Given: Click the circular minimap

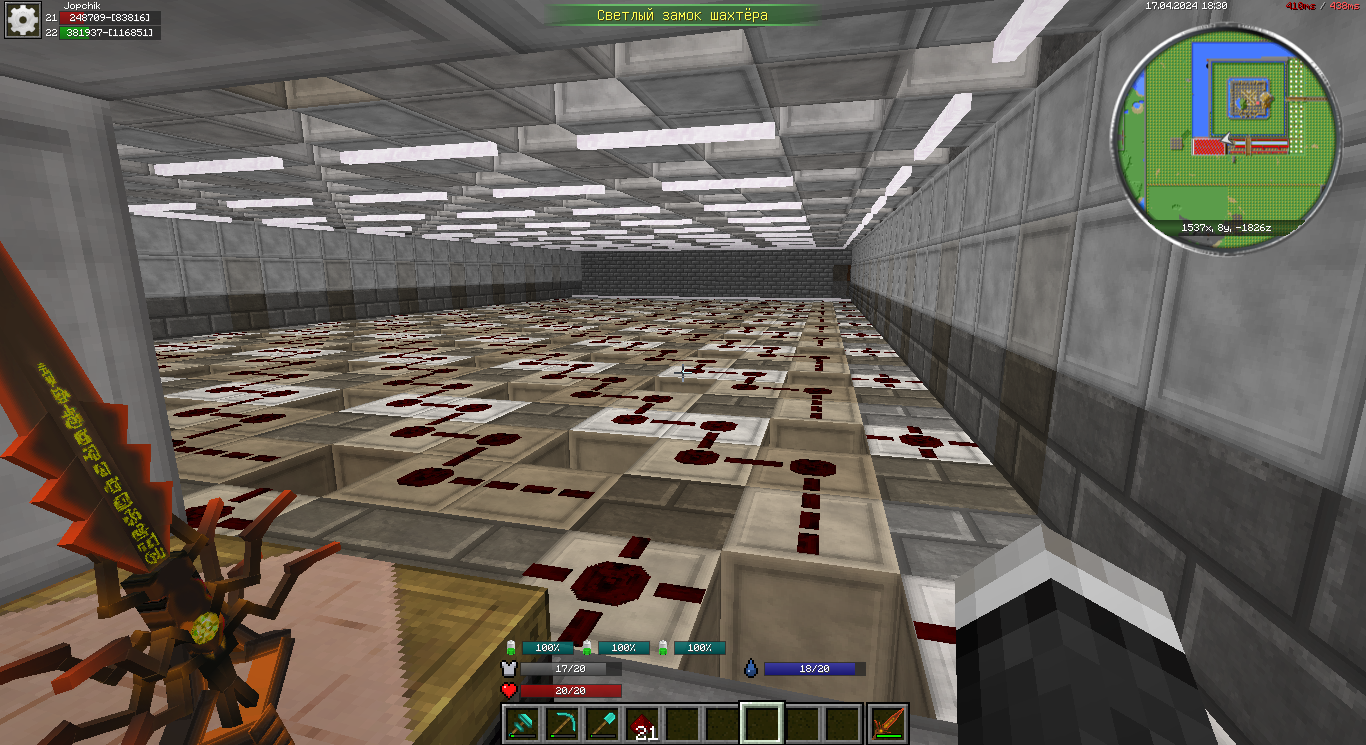Looking at the screenshot, I should point(1224,128).
